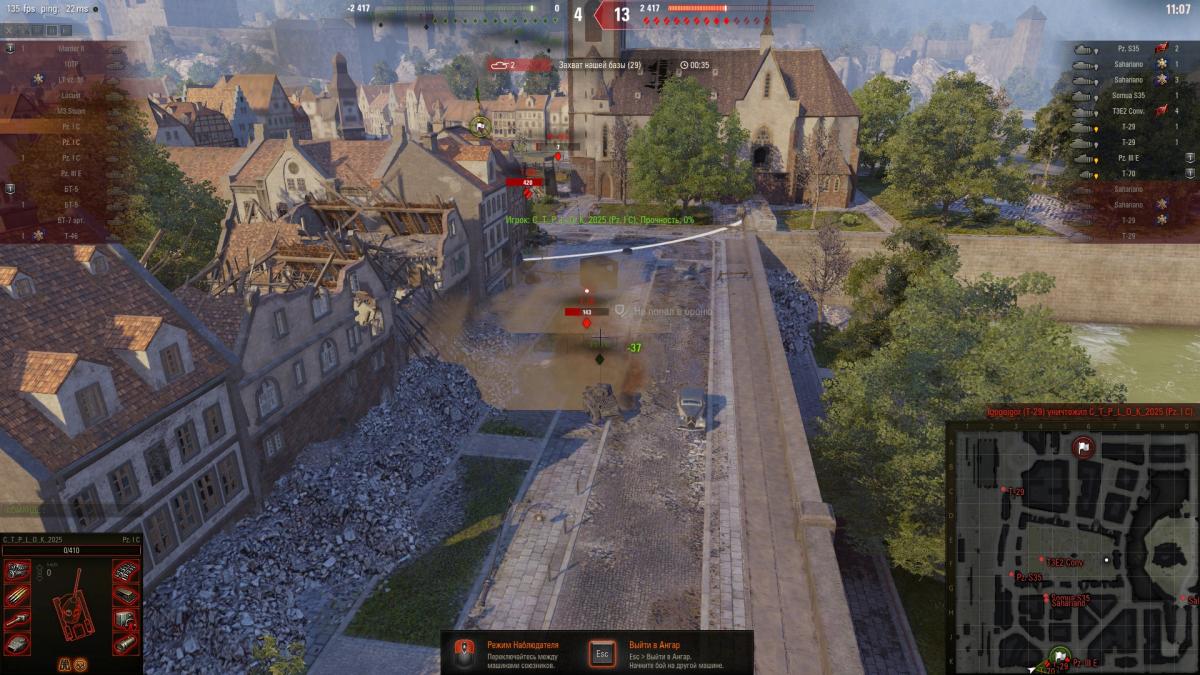Pick the T-70 enemy row
The width and height of the screenshot is (1200, 675).
1130,174
